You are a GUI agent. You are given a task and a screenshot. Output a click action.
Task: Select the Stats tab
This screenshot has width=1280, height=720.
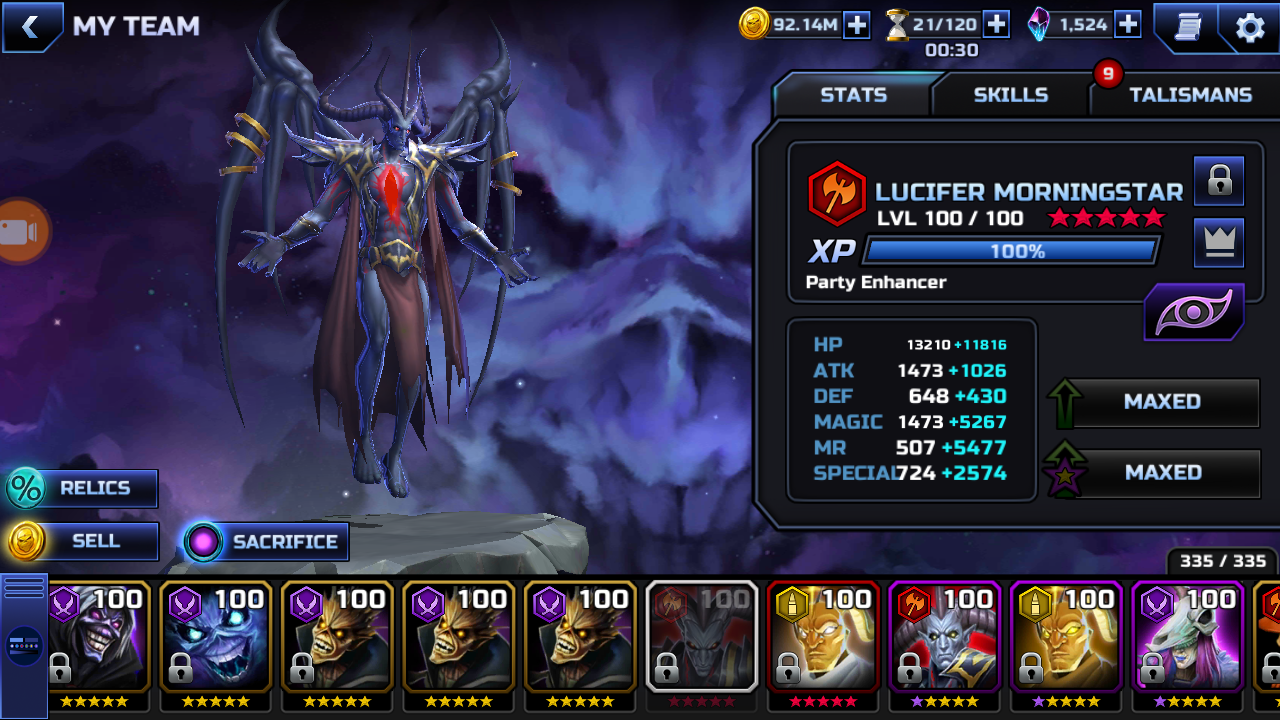(x=853, y=95)
